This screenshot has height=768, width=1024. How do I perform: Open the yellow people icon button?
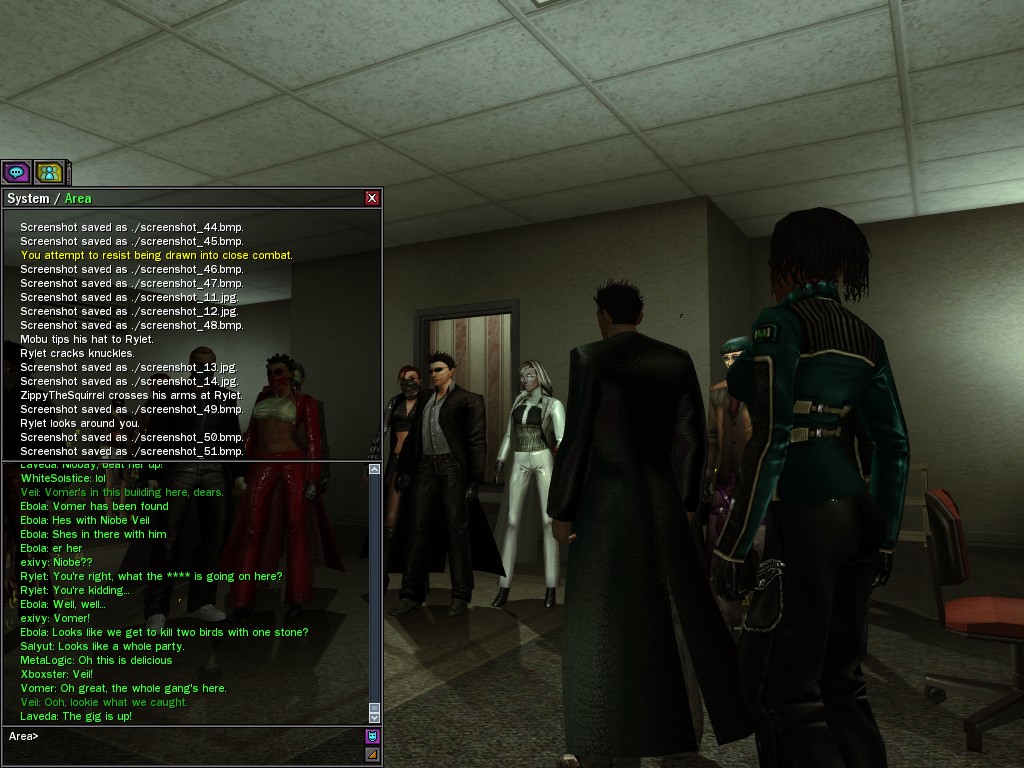tap(49, 172)
